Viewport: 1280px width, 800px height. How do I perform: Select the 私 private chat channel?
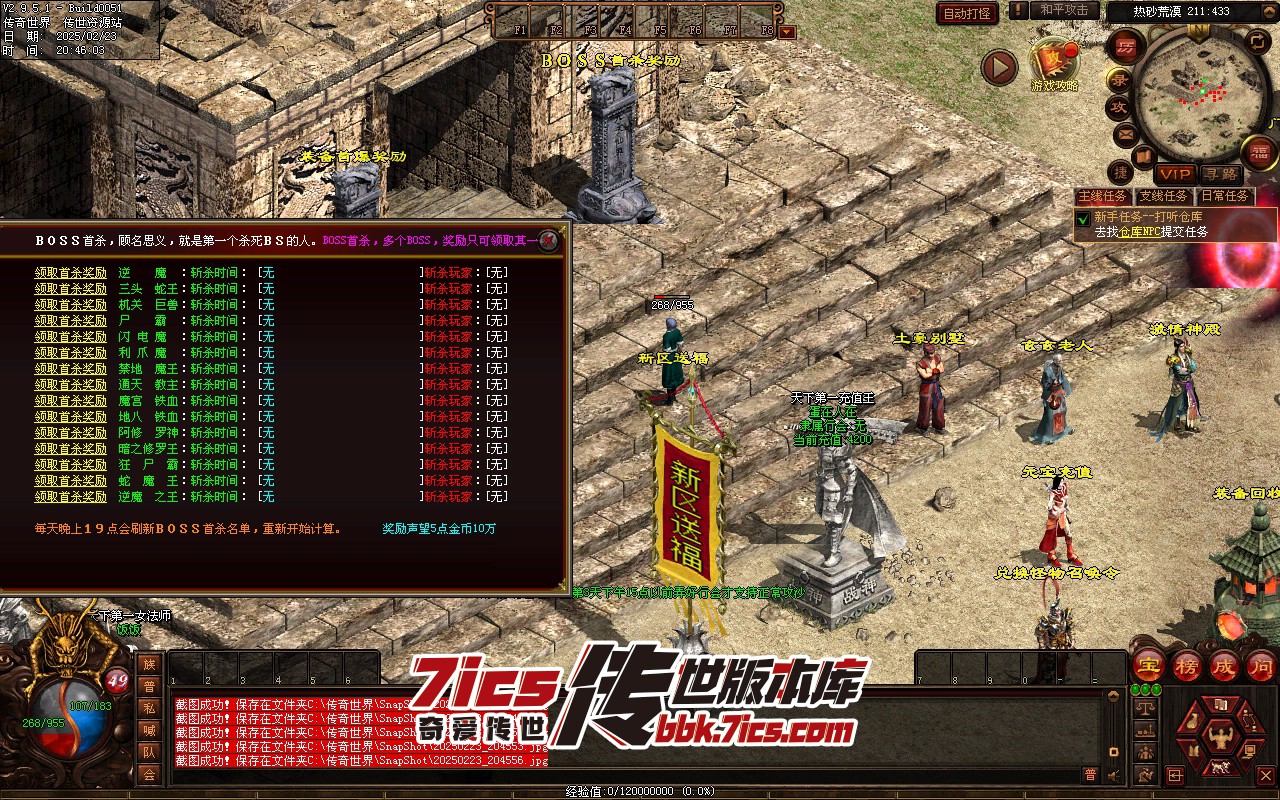[149, 708]
